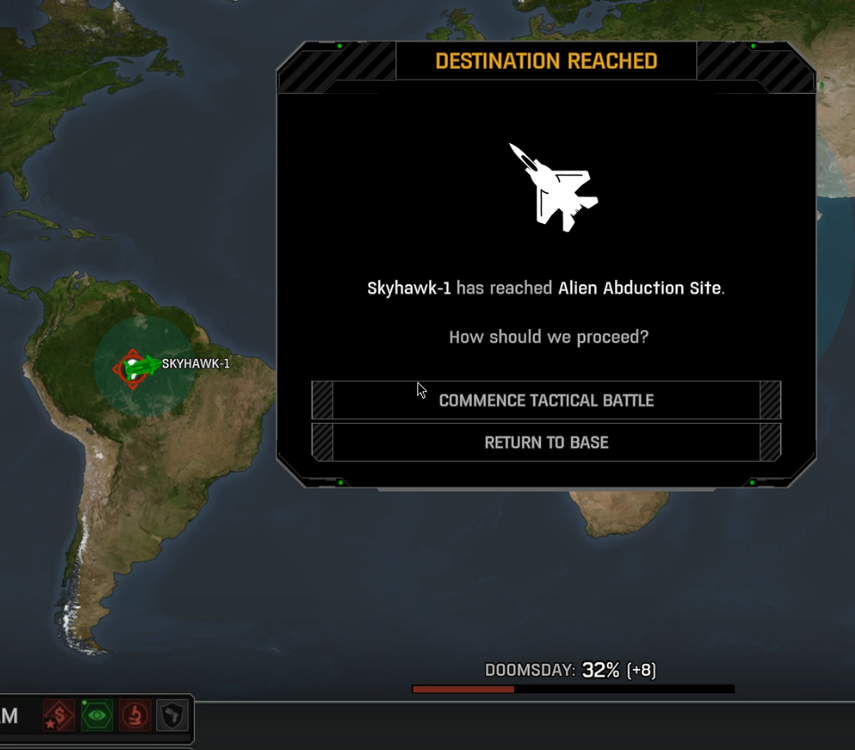Click the grey shield icon
This screenshot has width=855, height=750.
pos(172,716)
